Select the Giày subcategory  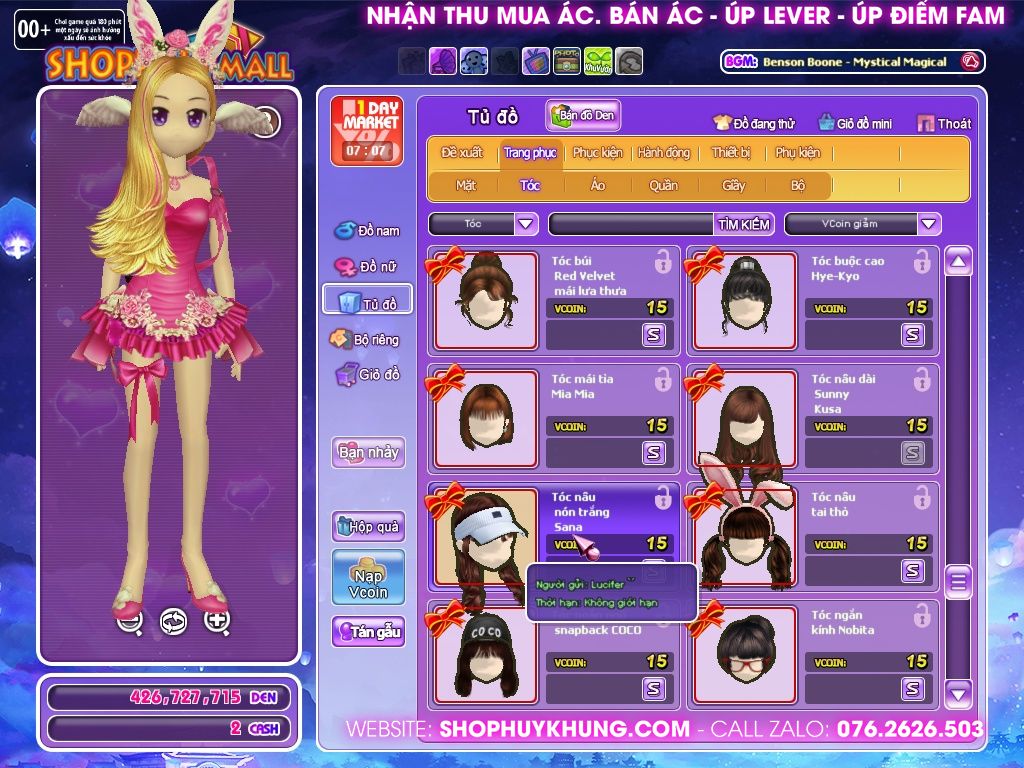(733, 185)
